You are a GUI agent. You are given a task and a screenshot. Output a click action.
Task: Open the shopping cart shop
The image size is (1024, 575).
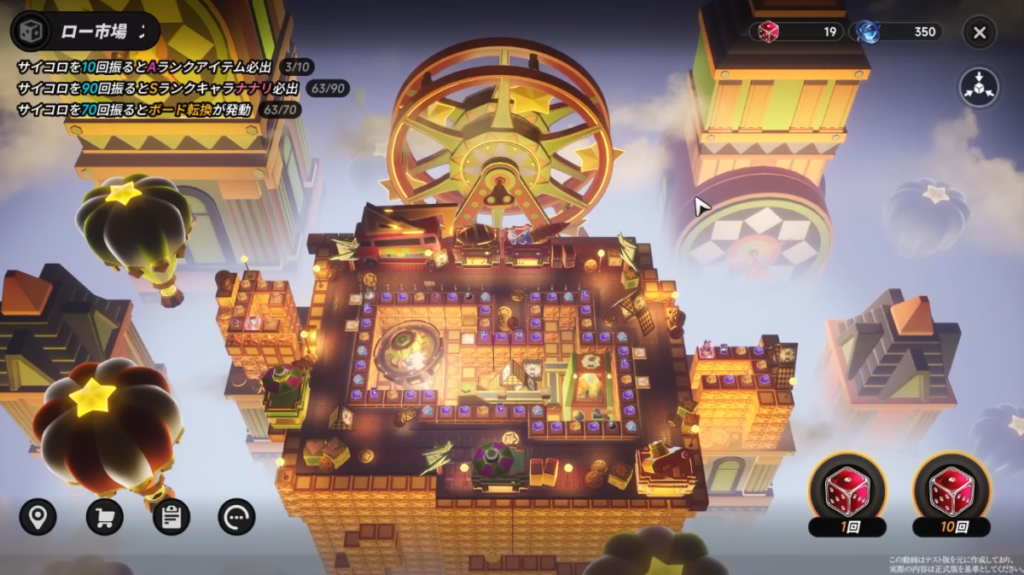coord(104,516)
